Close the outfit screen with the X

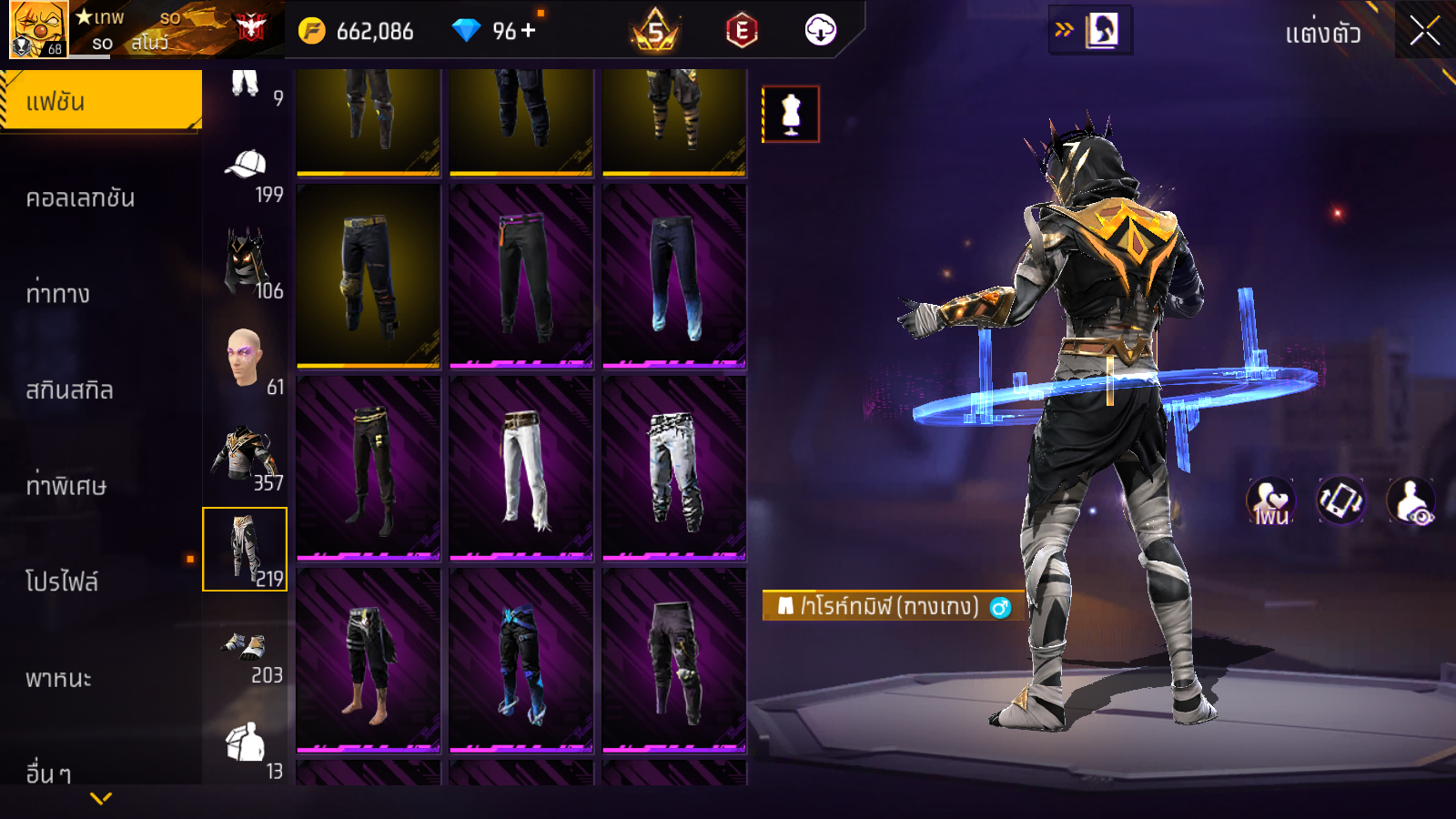point(1424,31)
